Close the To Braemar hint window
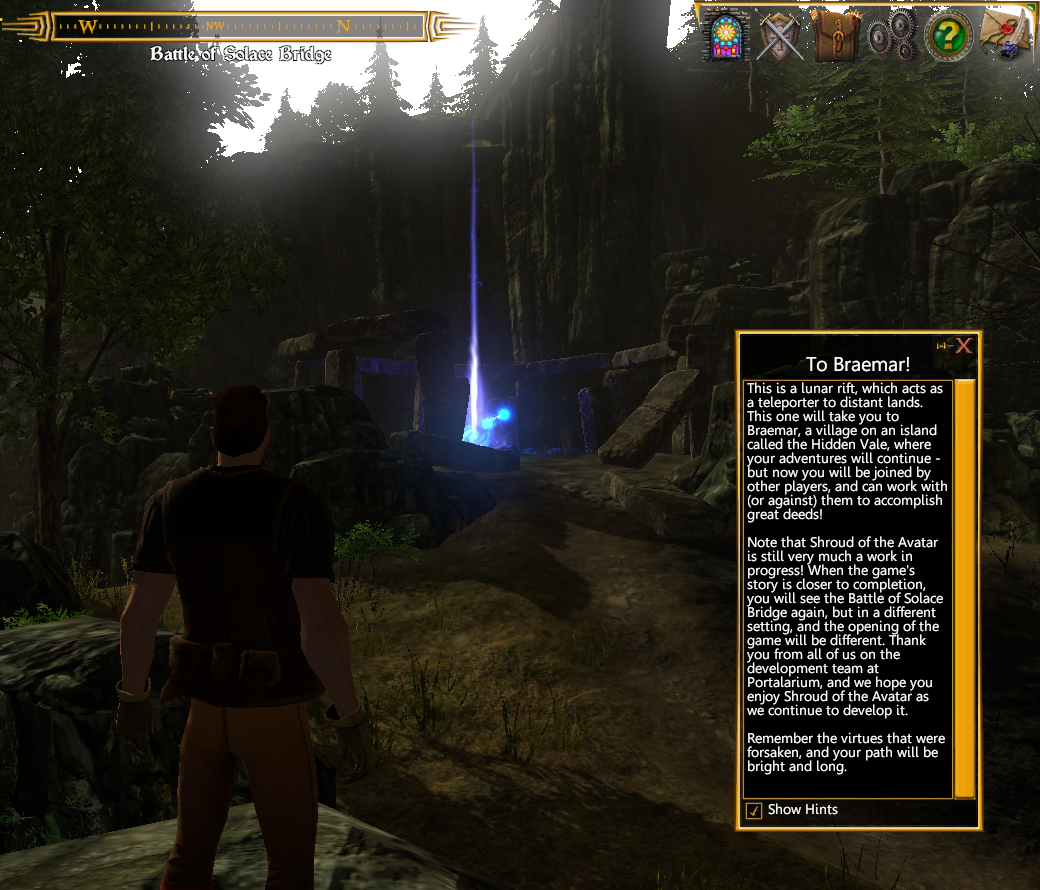Screen dimensions: 1040x890 [x=964, y=346]
